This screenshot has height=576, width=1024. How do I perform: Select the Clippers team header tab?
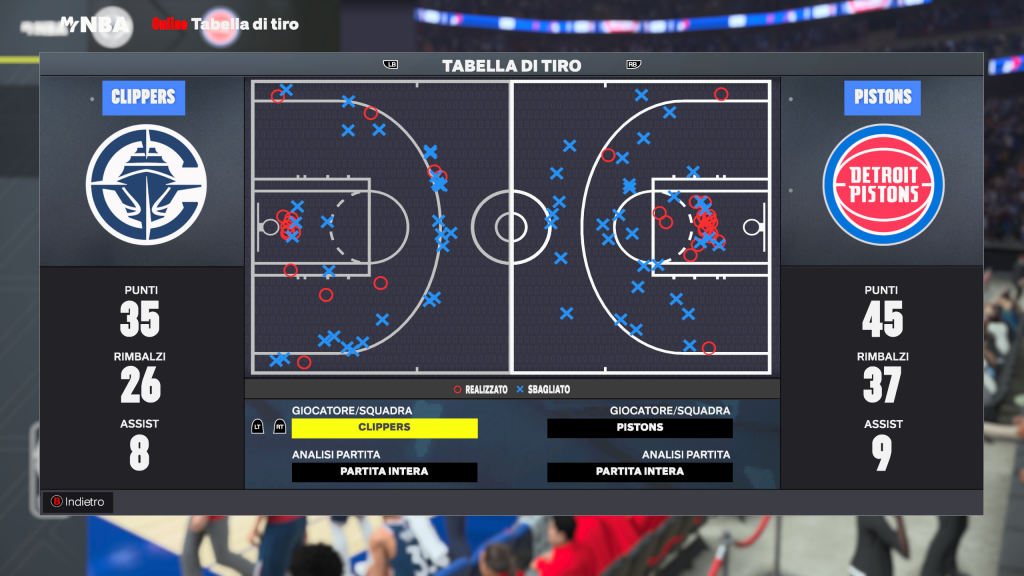[x=143, y=98]
